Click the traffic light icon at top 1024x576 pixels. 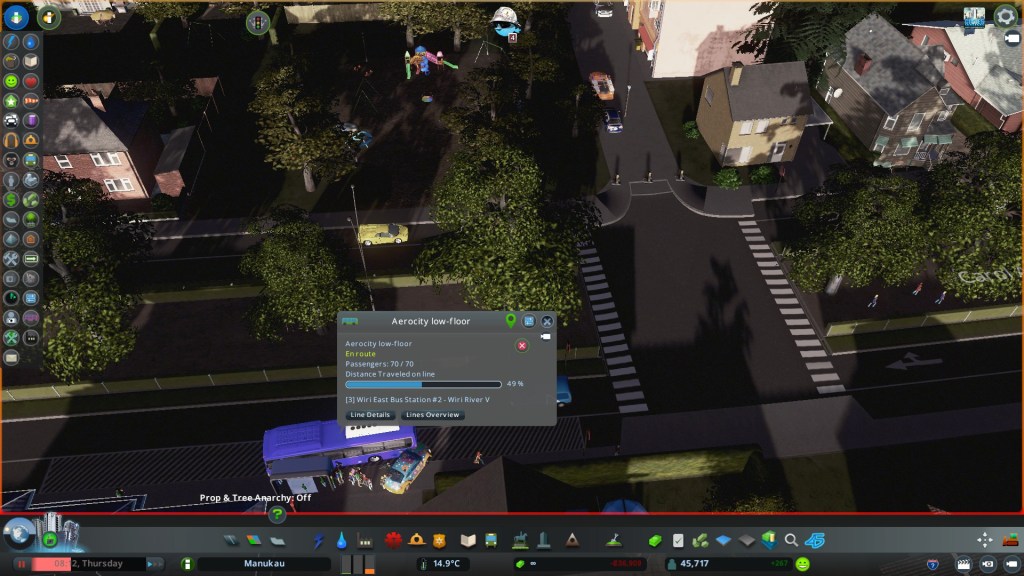pyautogui.click(x=258, y=21)
